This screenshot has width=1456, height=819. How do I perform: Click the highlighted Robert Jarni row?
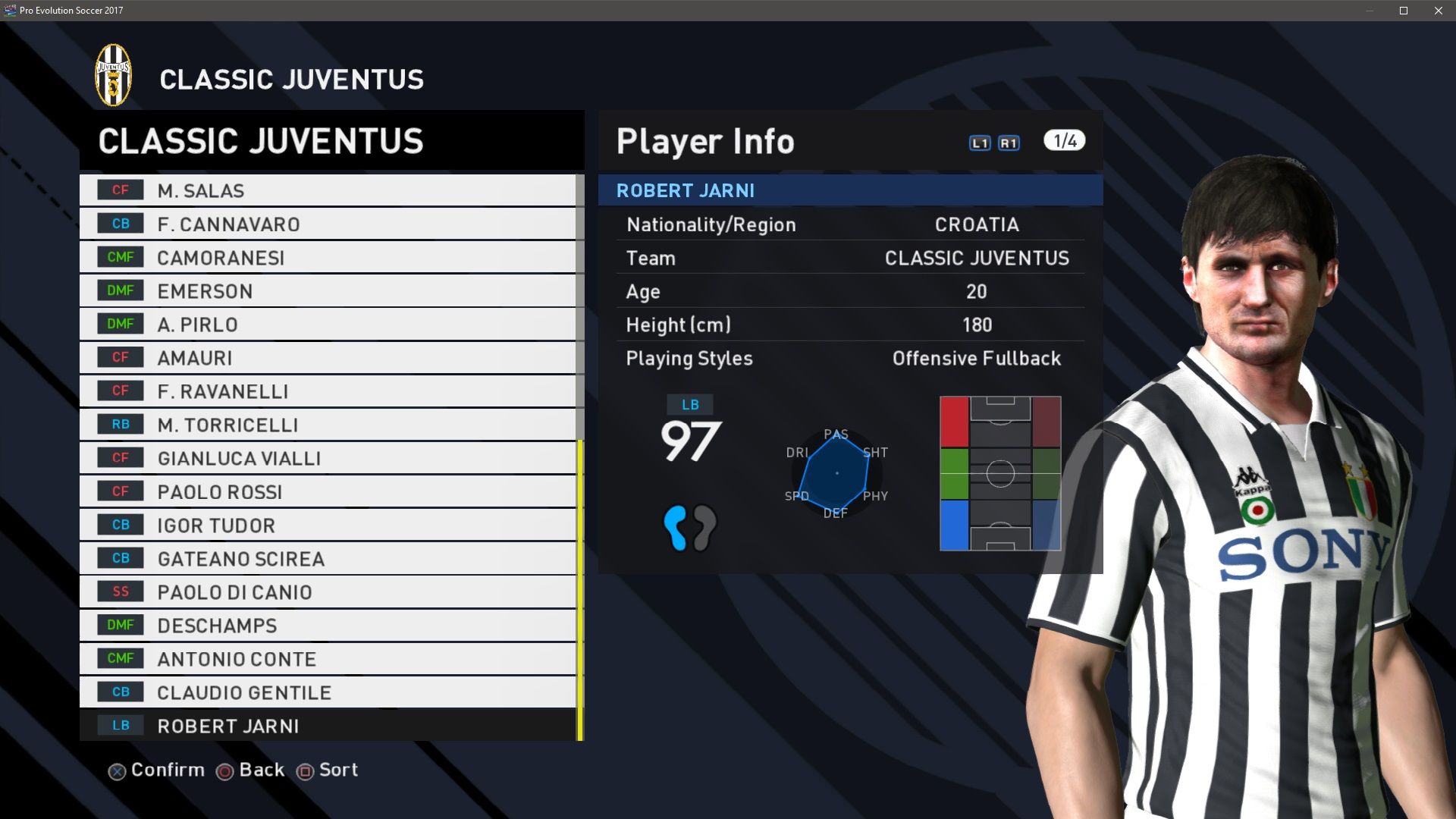tap(328, 726)
